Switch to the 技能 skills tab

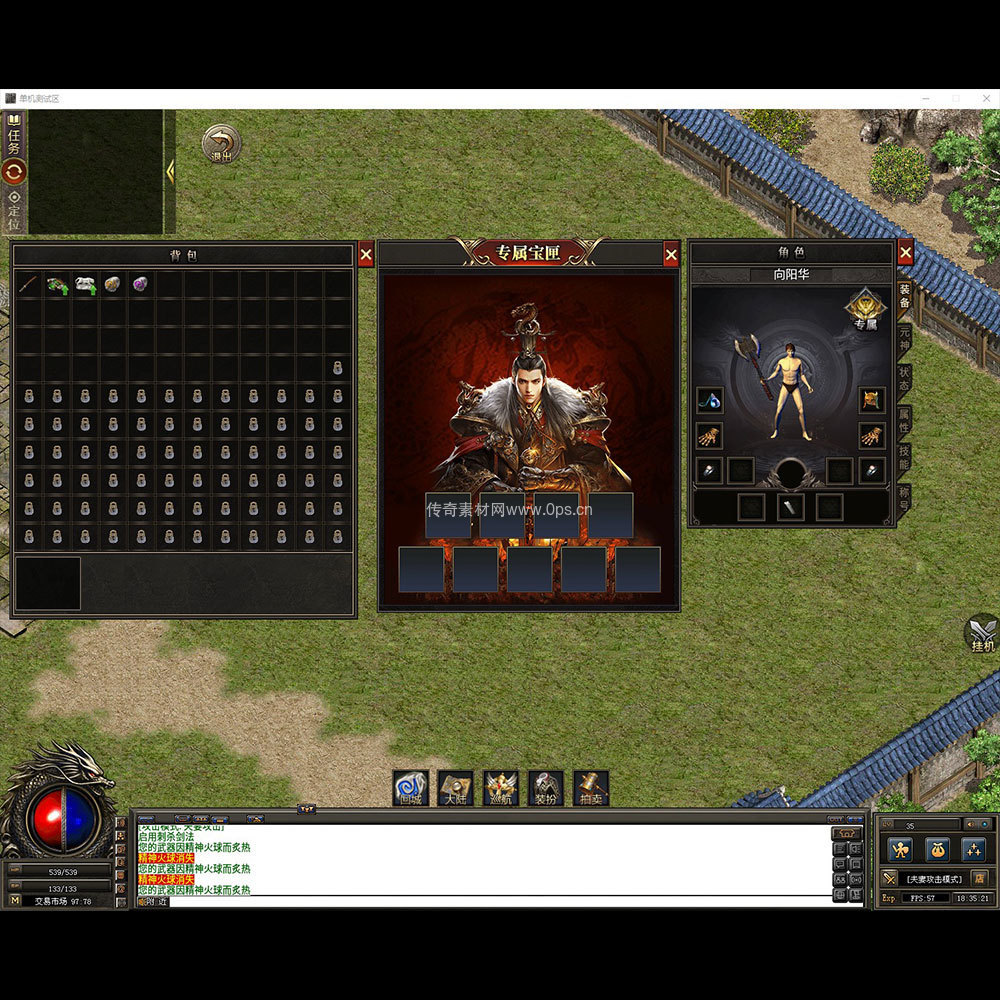[904, 459]
